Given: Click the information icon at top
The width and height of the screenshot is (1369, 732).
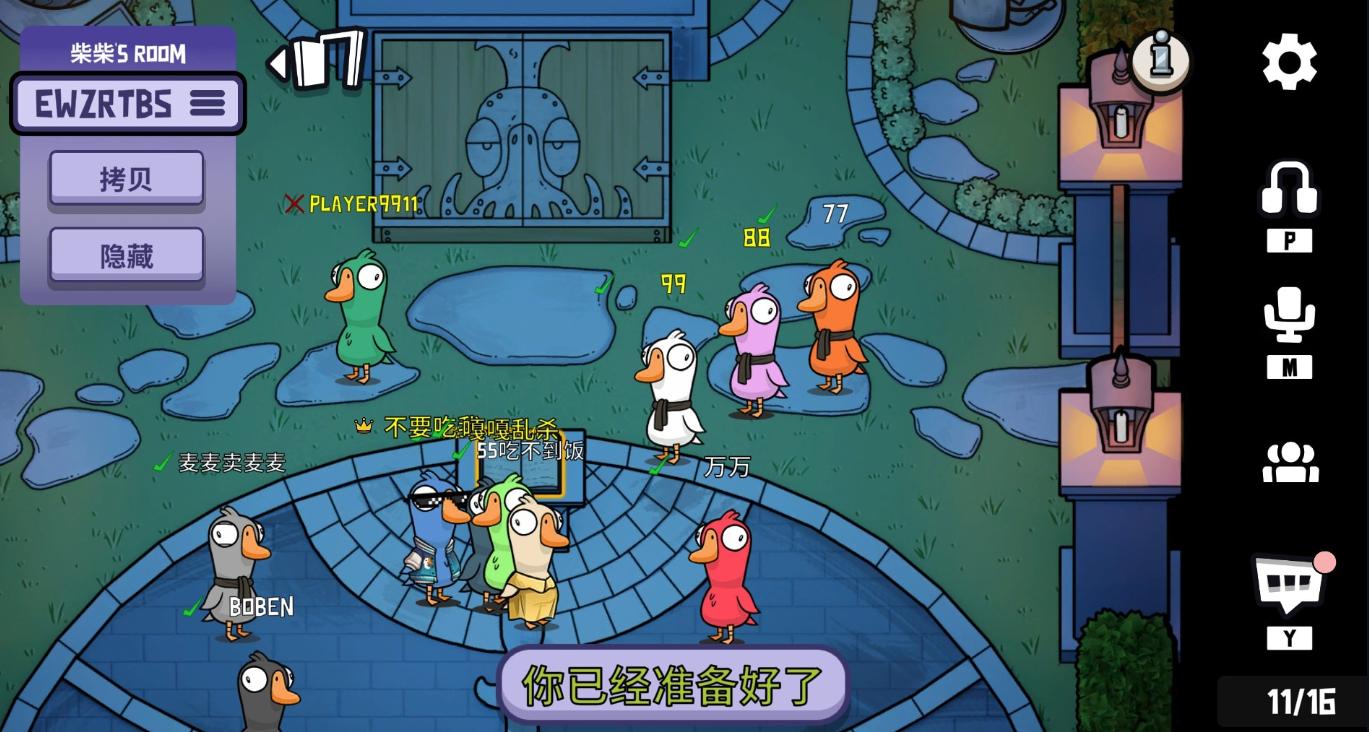Looking at the screenshot, I should coord(1160,62).
